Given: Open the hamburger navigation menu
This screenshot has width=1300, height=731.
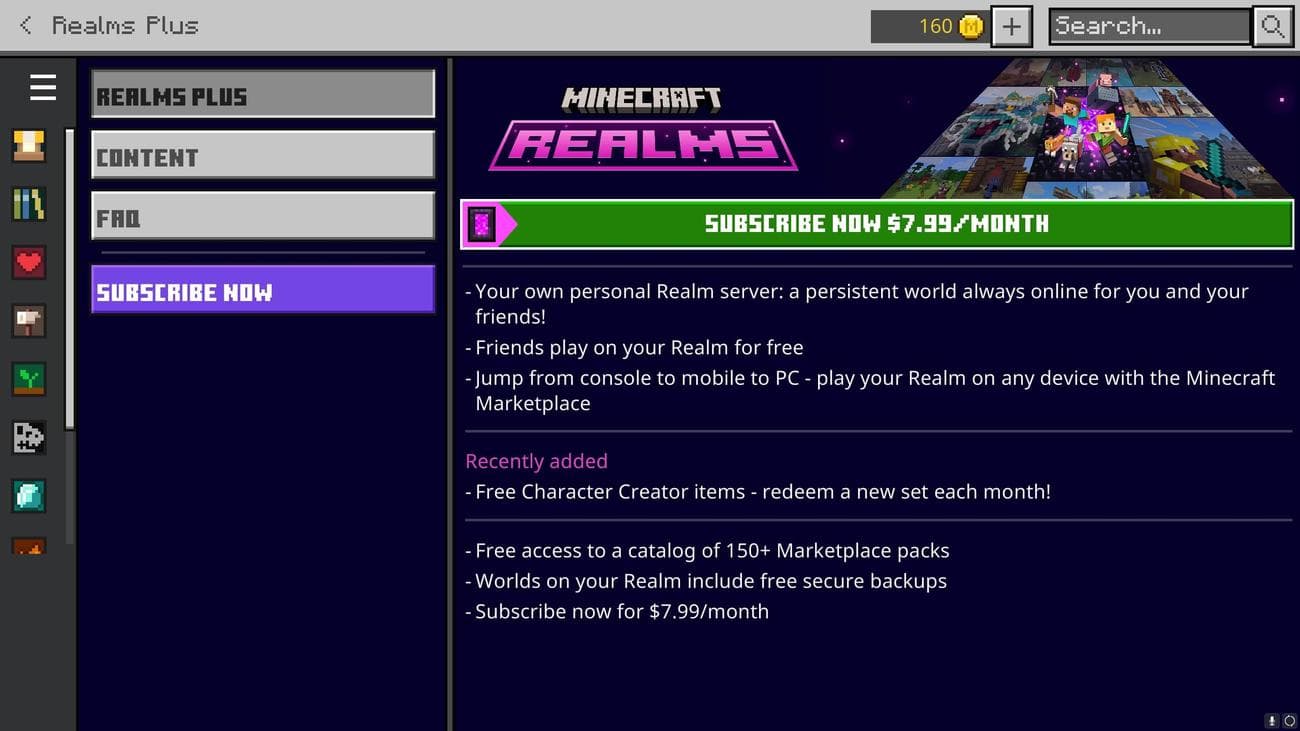Looking at the screenshot, I should point(42,87).
